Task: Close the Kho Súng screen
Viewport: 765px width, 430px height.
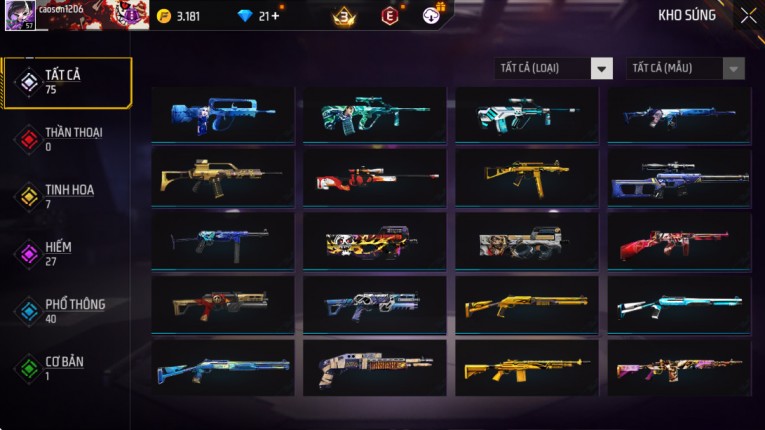Action: (x=748, y=15)
